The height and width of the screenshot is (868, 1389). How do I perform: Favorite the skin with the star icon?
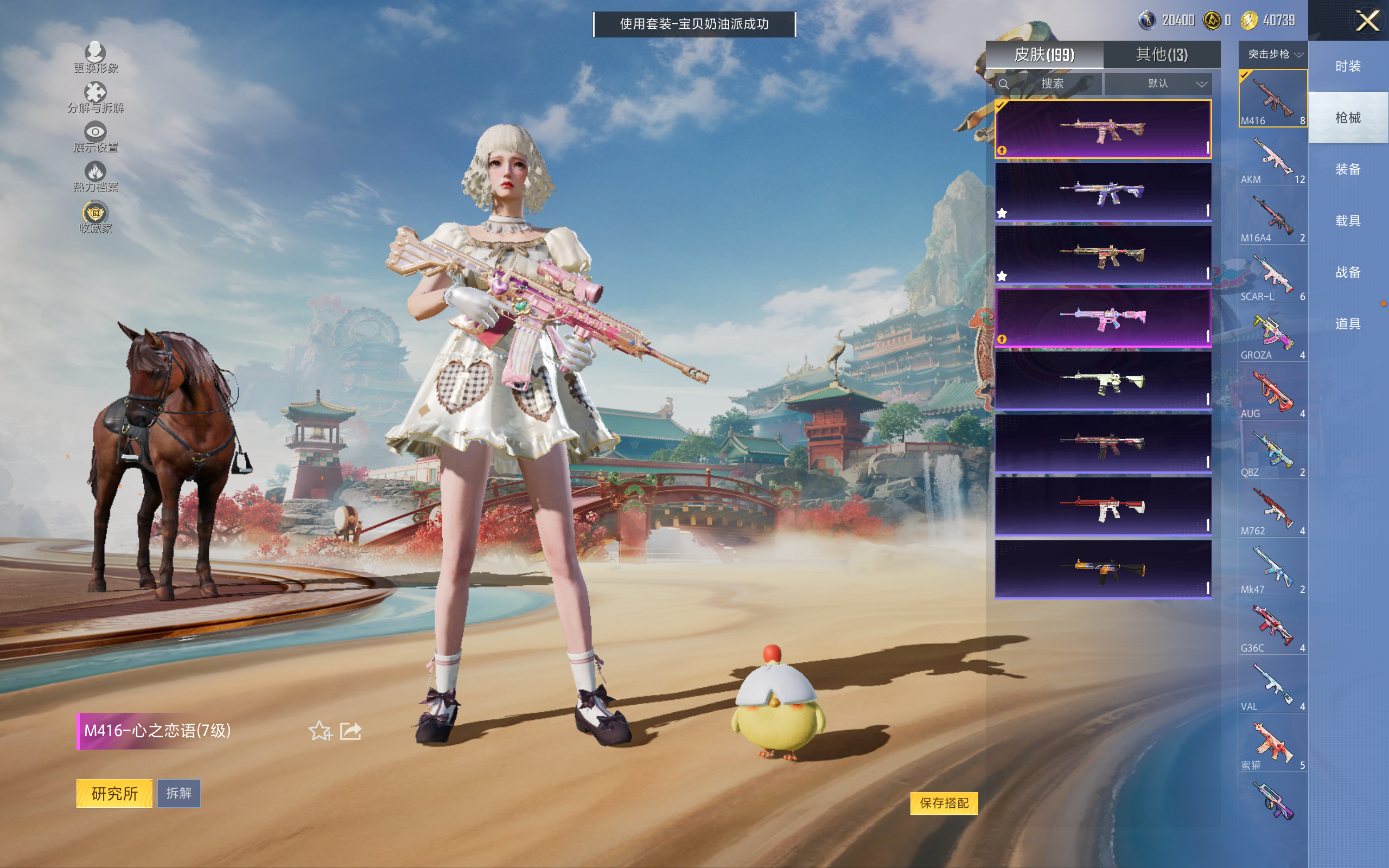(320, 731)
